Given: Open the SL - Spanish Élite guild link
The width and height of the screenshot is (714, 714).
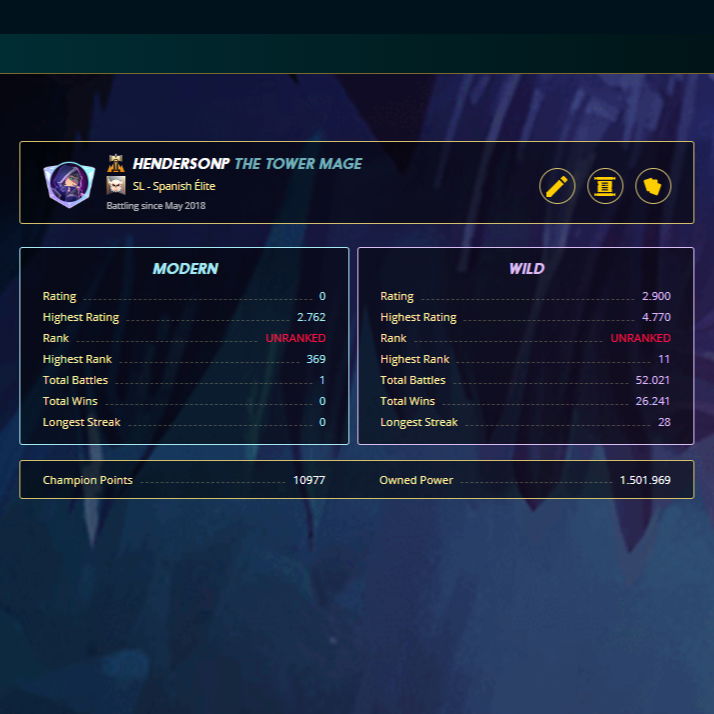Looking at the screenshot, I should [x=174, y=186].
